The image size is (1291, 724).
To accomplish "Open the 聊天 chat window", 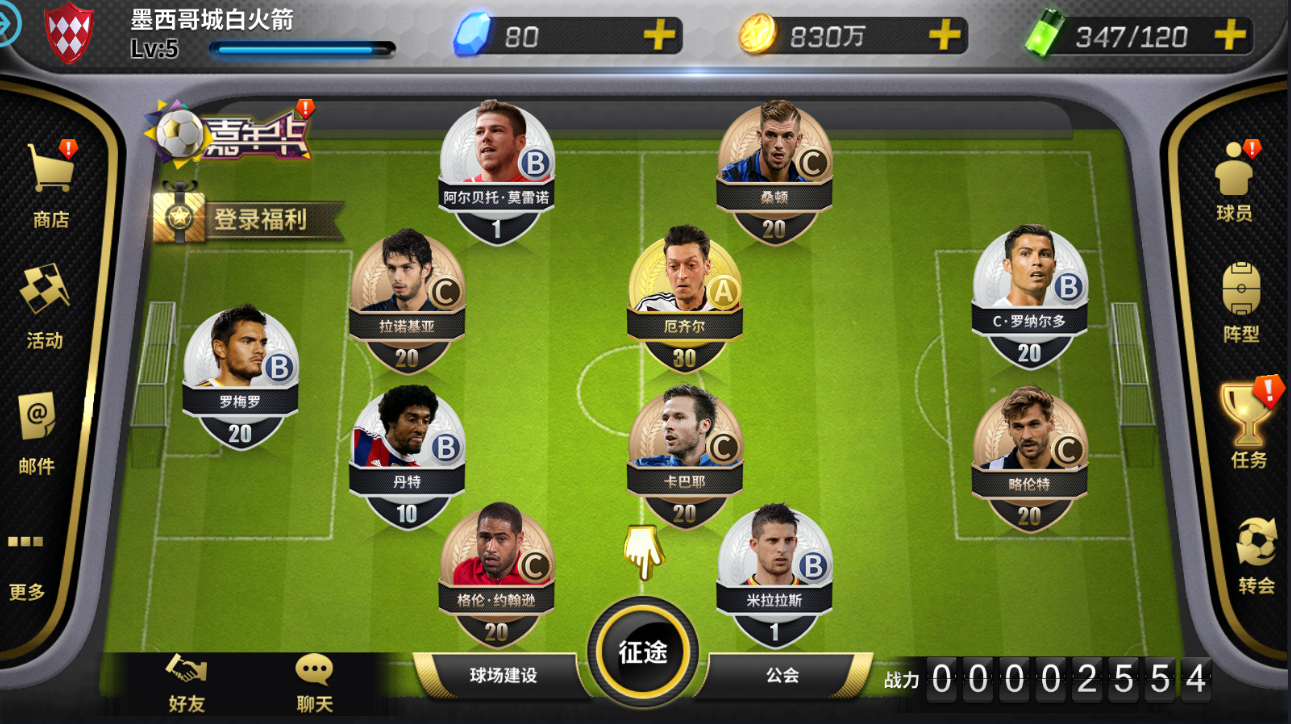I will pyautogui.click(x=314, y=683).
